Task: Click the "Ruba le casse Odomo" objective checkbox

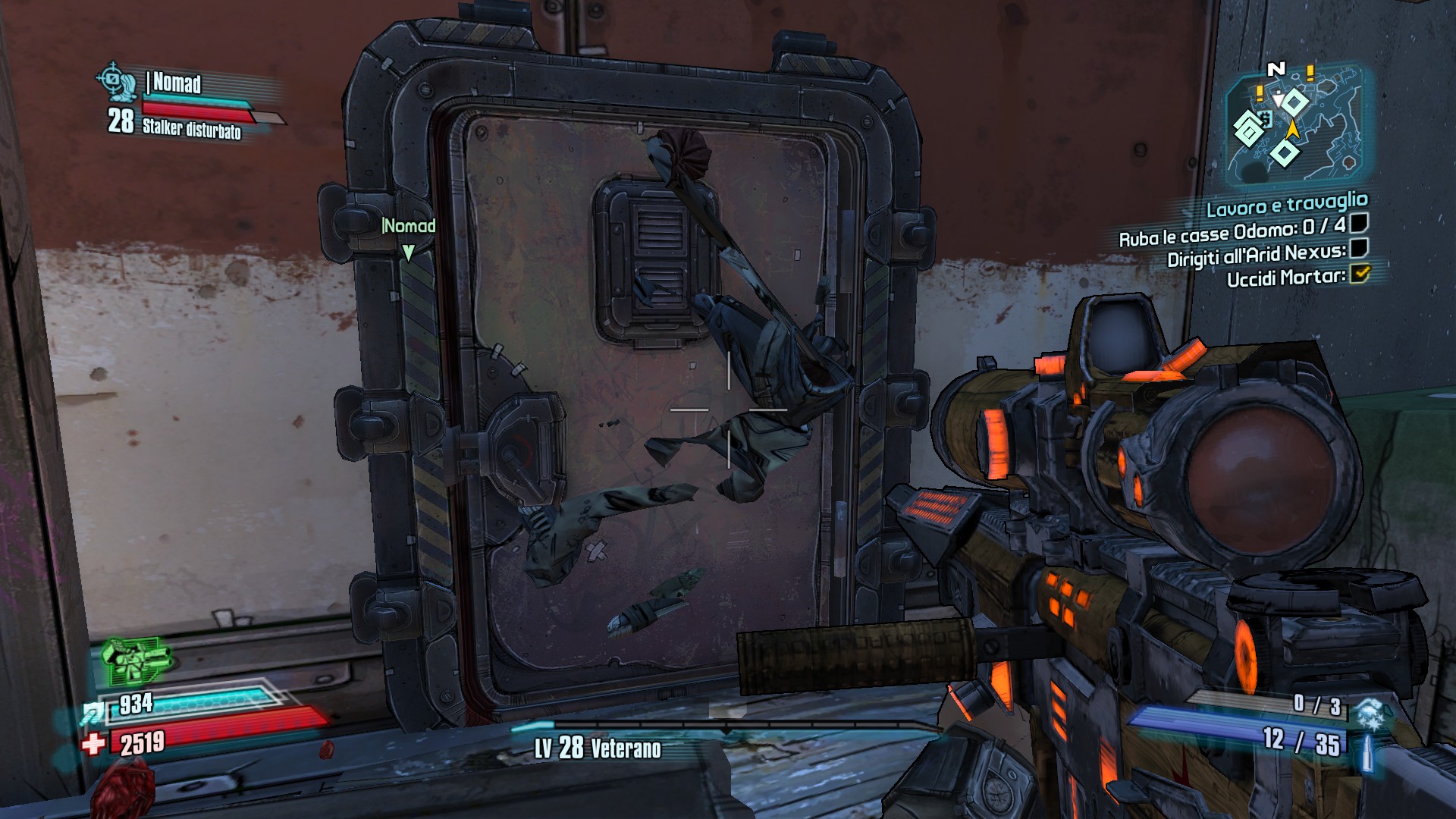Action: tap(1358, 223)
